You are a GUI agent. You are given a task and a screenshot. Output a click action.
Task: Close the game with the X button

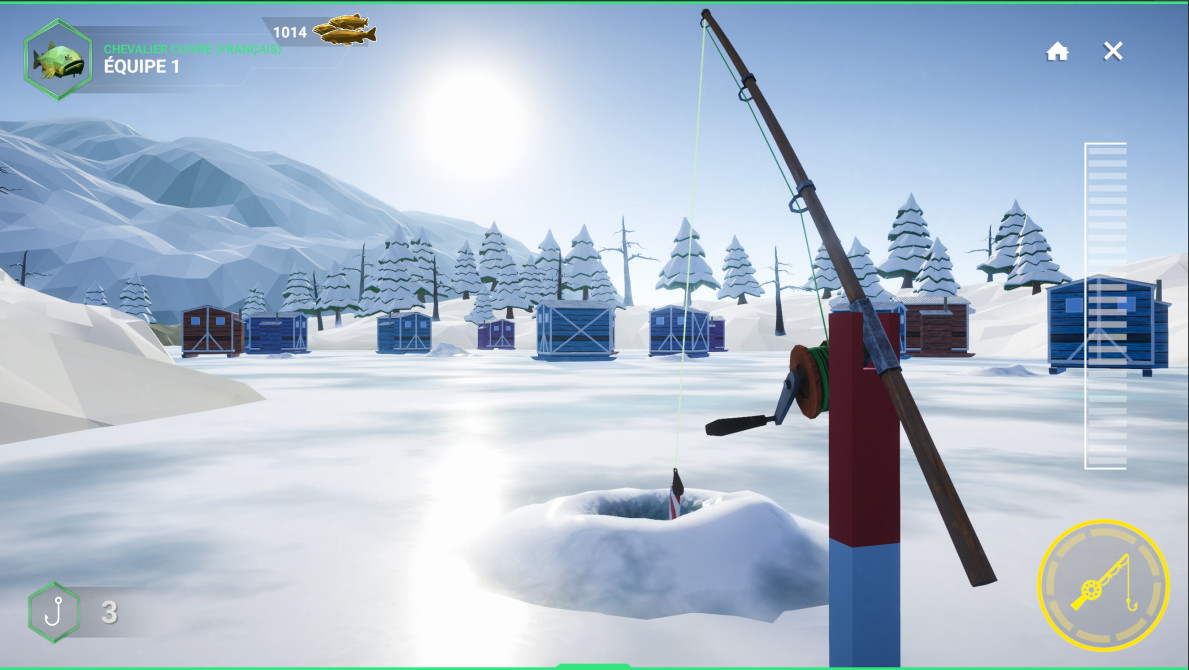point(1113,51)
